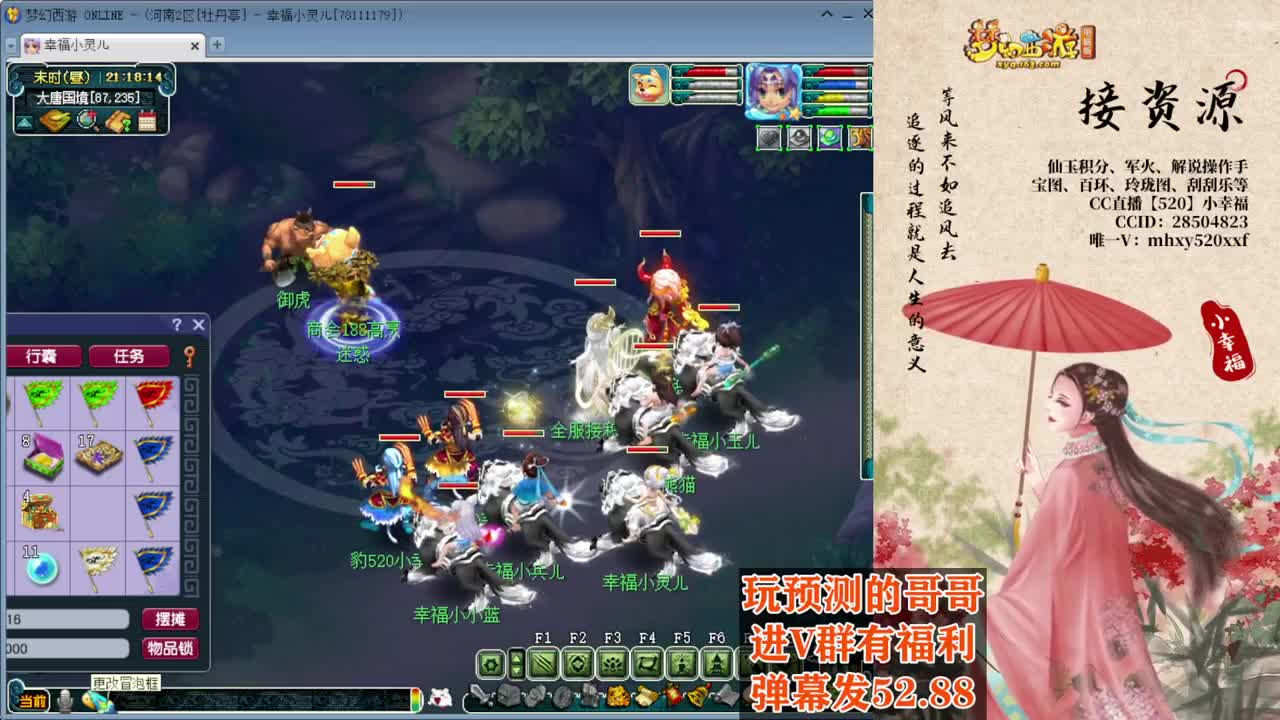
Task: Open the character portrait in the top right
Action: (x=769, y=89)
